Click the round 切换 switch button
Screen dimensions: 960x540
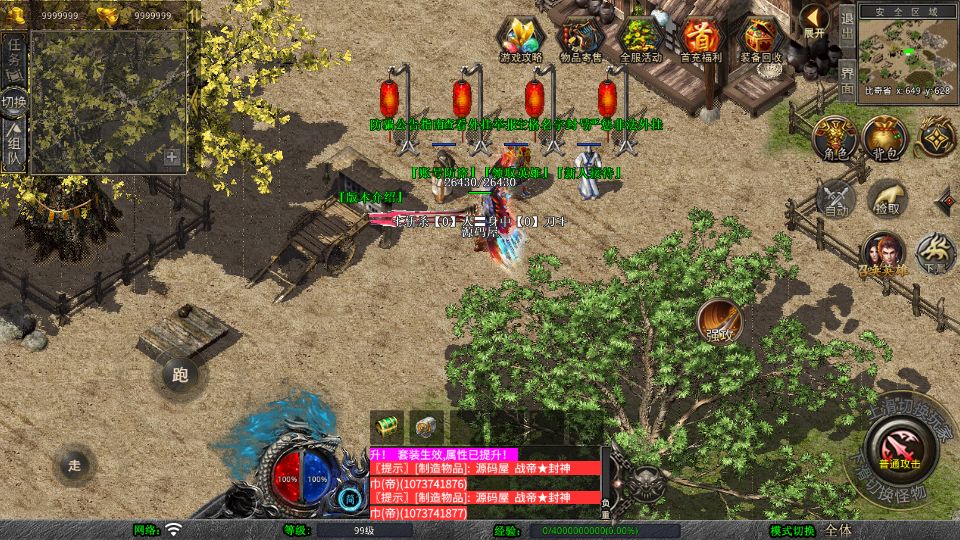tap(14, 102)
